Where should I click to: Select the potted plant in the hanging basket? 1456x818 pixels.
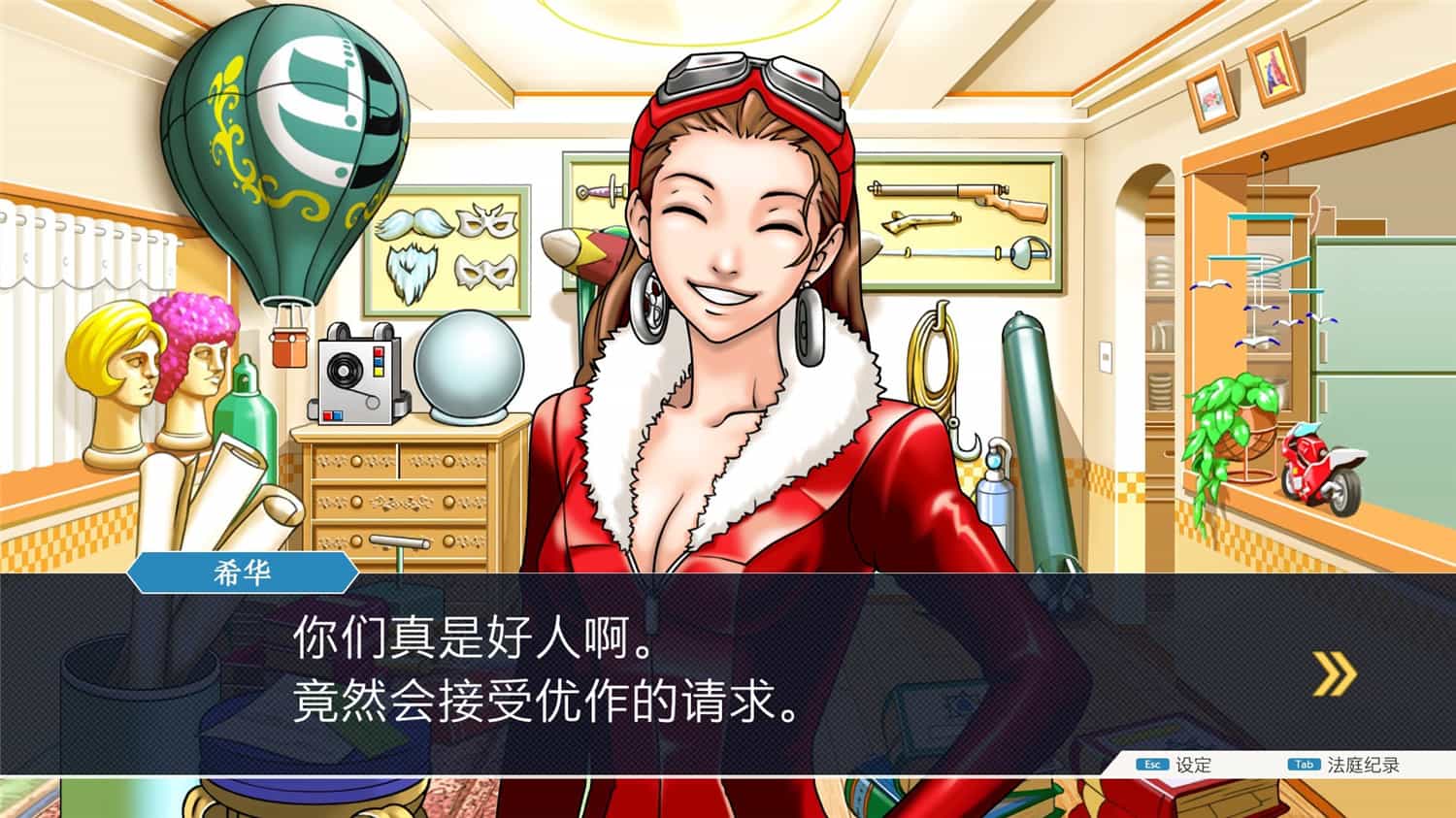(x=1233, y=417)
